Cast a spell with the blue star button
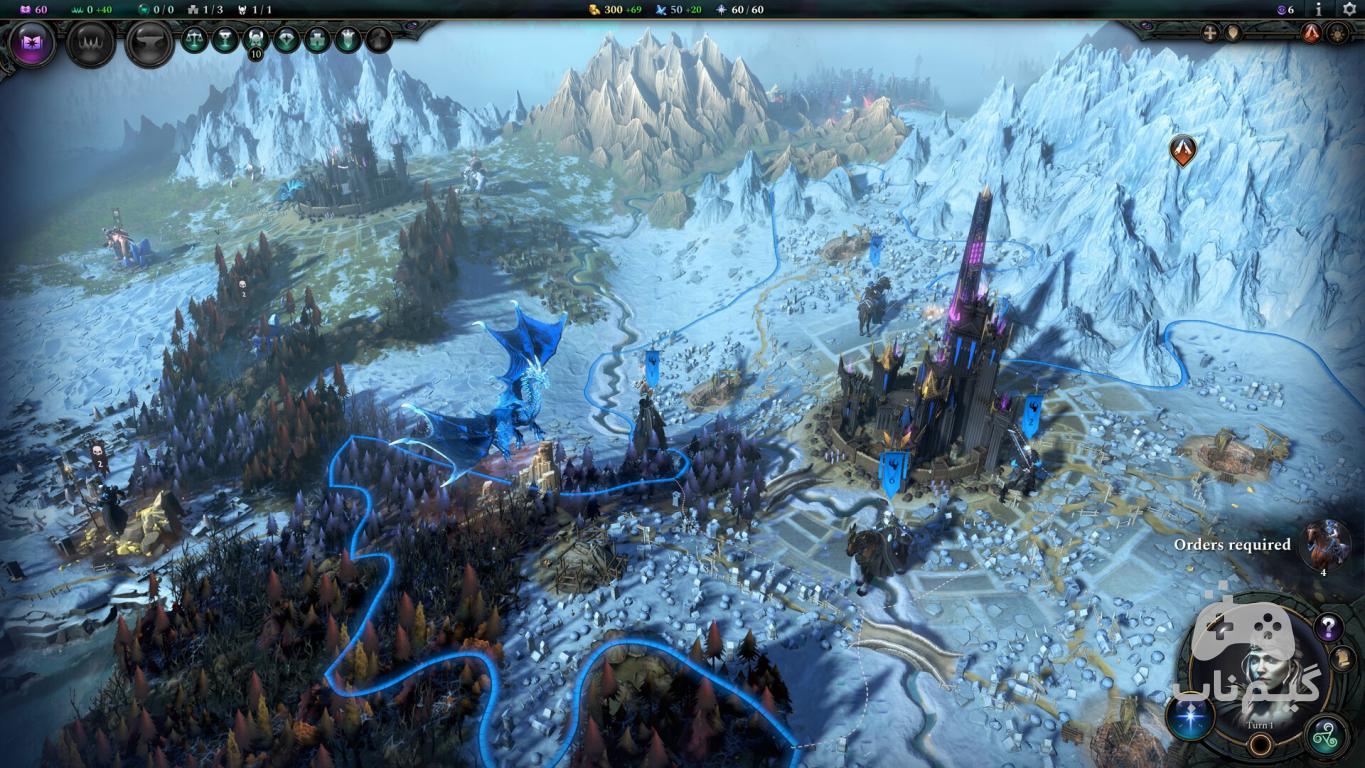Image resolution: width=1365 pixels, height=768 pixels. click(x=1191, y=718)
